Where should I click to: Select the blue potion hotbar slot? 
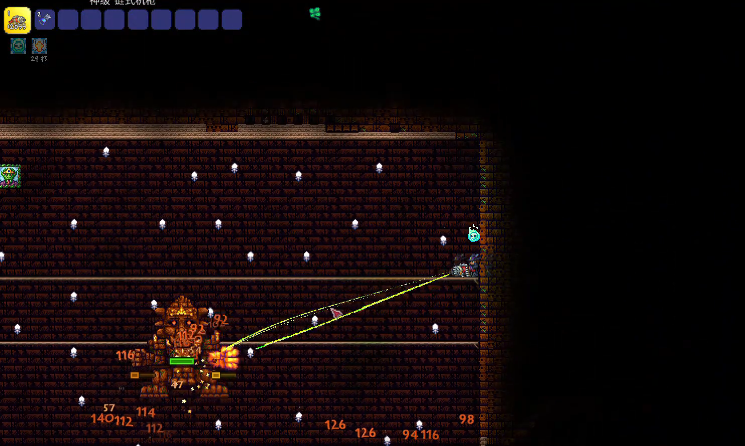click(x=45, y=19)
